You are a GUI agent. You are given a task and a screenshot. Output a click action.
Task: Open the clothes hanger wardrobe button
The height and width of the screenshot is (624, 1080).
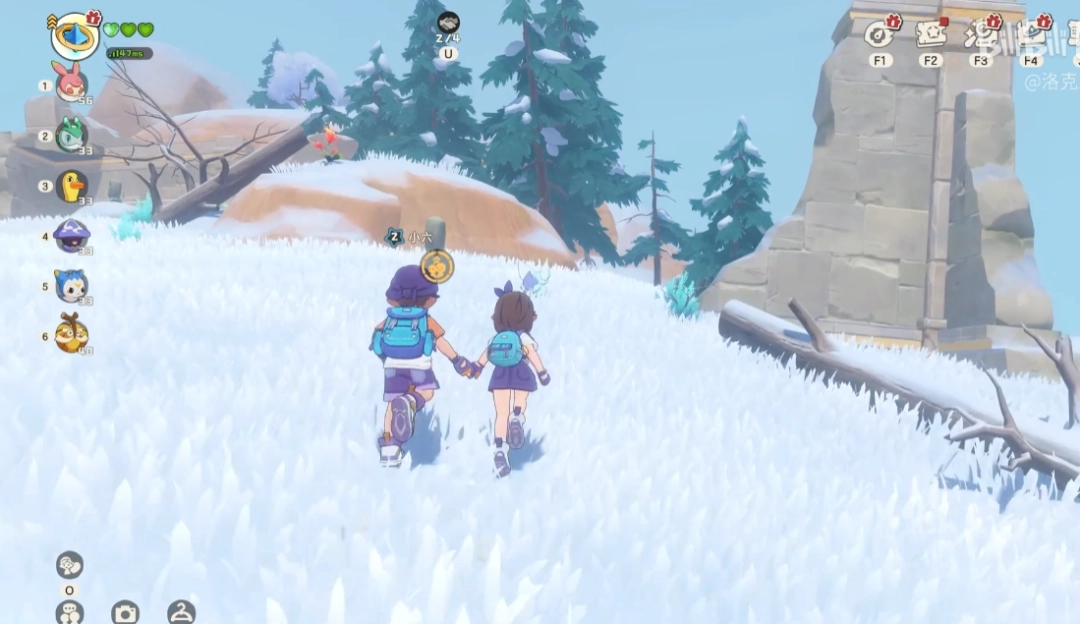tap(181, 612)
